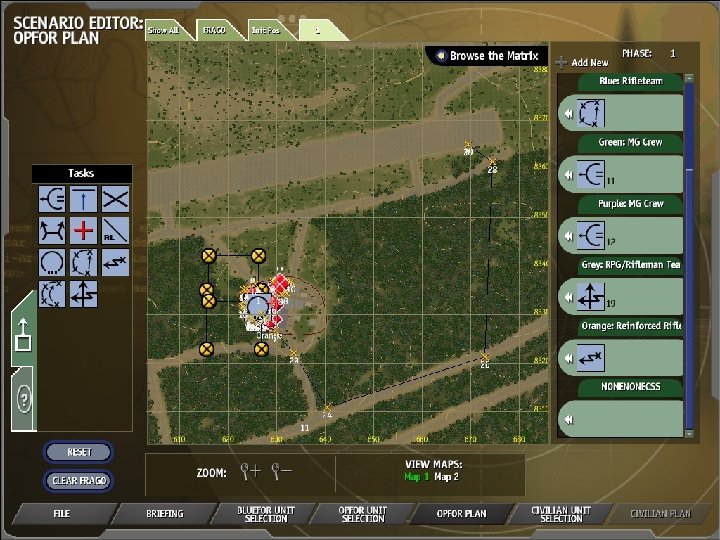
Task: Choose the crossed-lines task icon
Action: [x=116, y=198]
